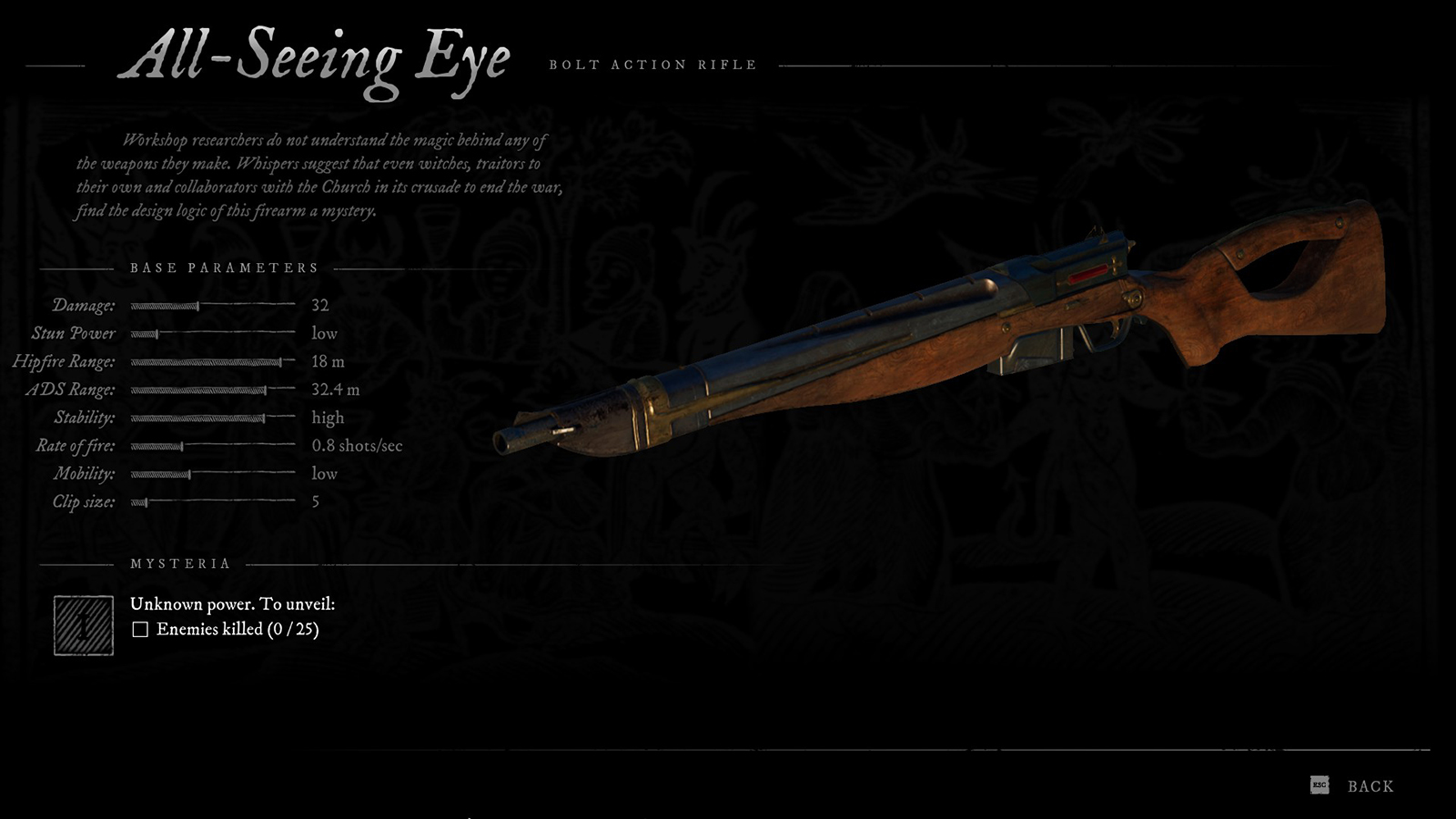Image resolution: width=1456 pixels, height=819 pixels.
Task: Click the Back button
Action: pos(1371,784)
